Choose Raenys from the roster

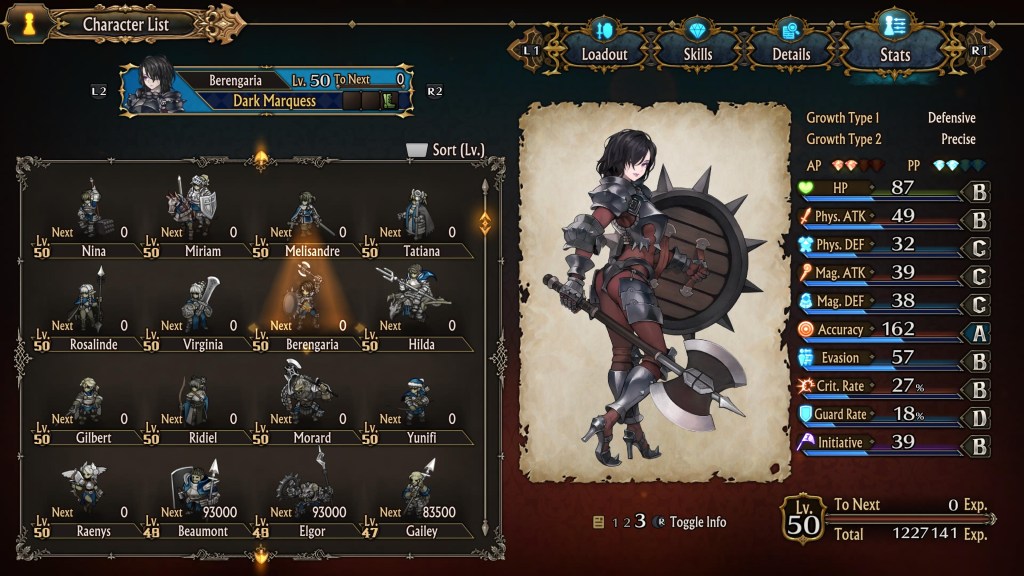[92, 500]
